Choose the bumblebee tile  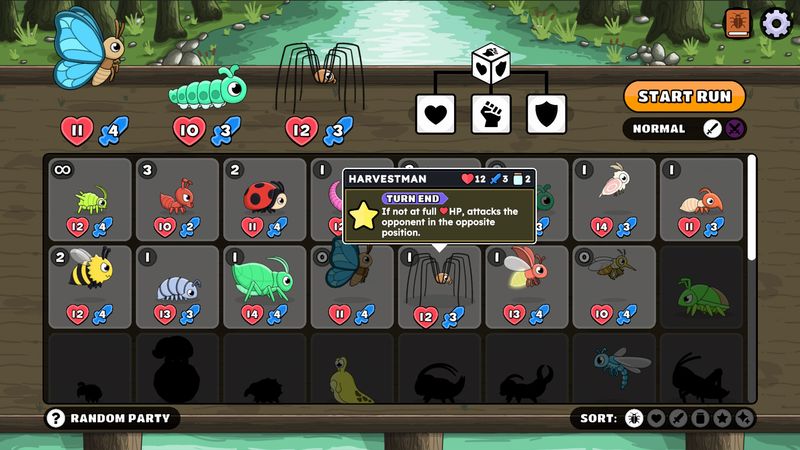(90, 286)
